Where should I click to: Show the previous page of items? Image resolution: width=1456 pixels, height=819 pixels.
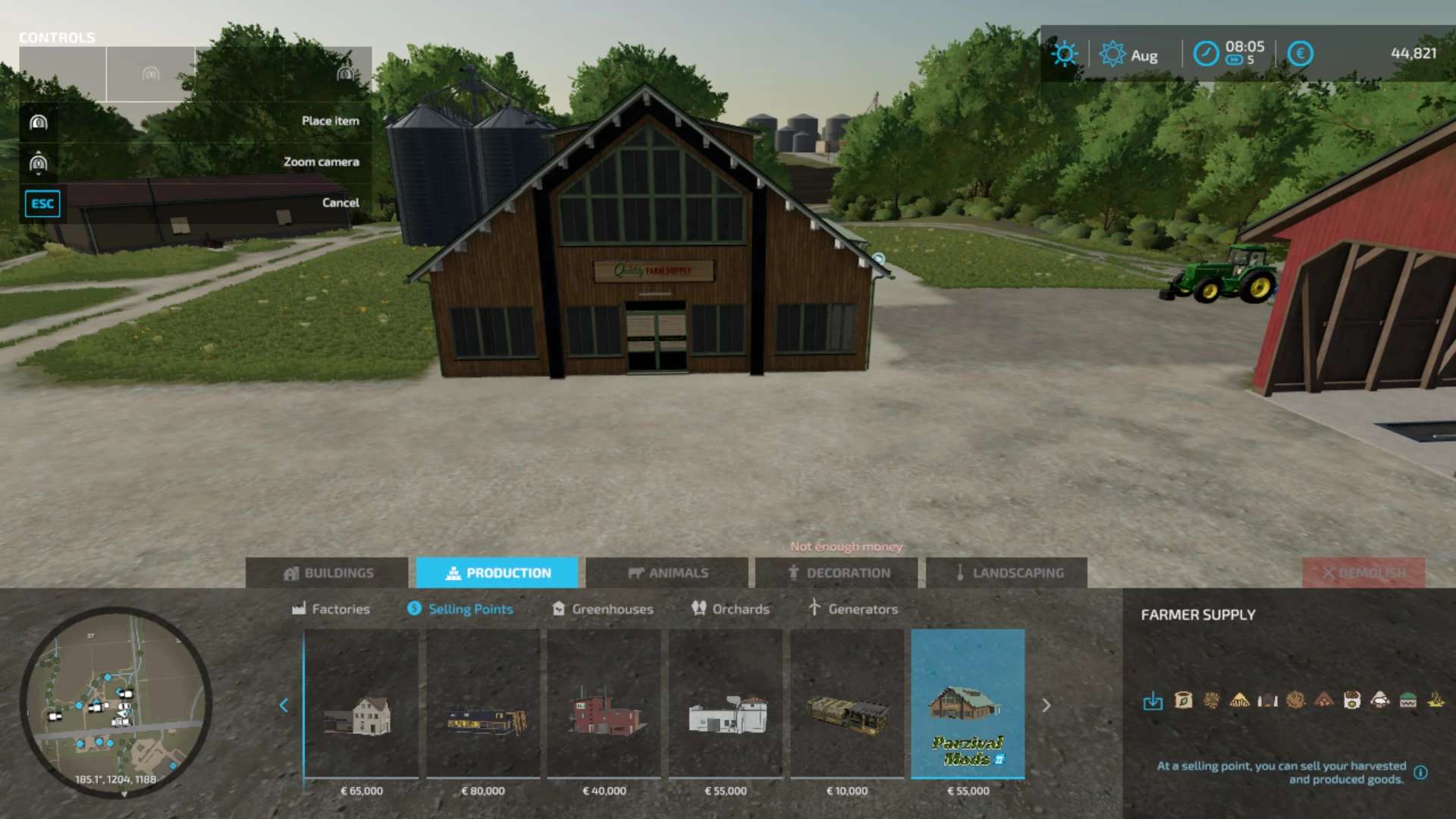284,705
